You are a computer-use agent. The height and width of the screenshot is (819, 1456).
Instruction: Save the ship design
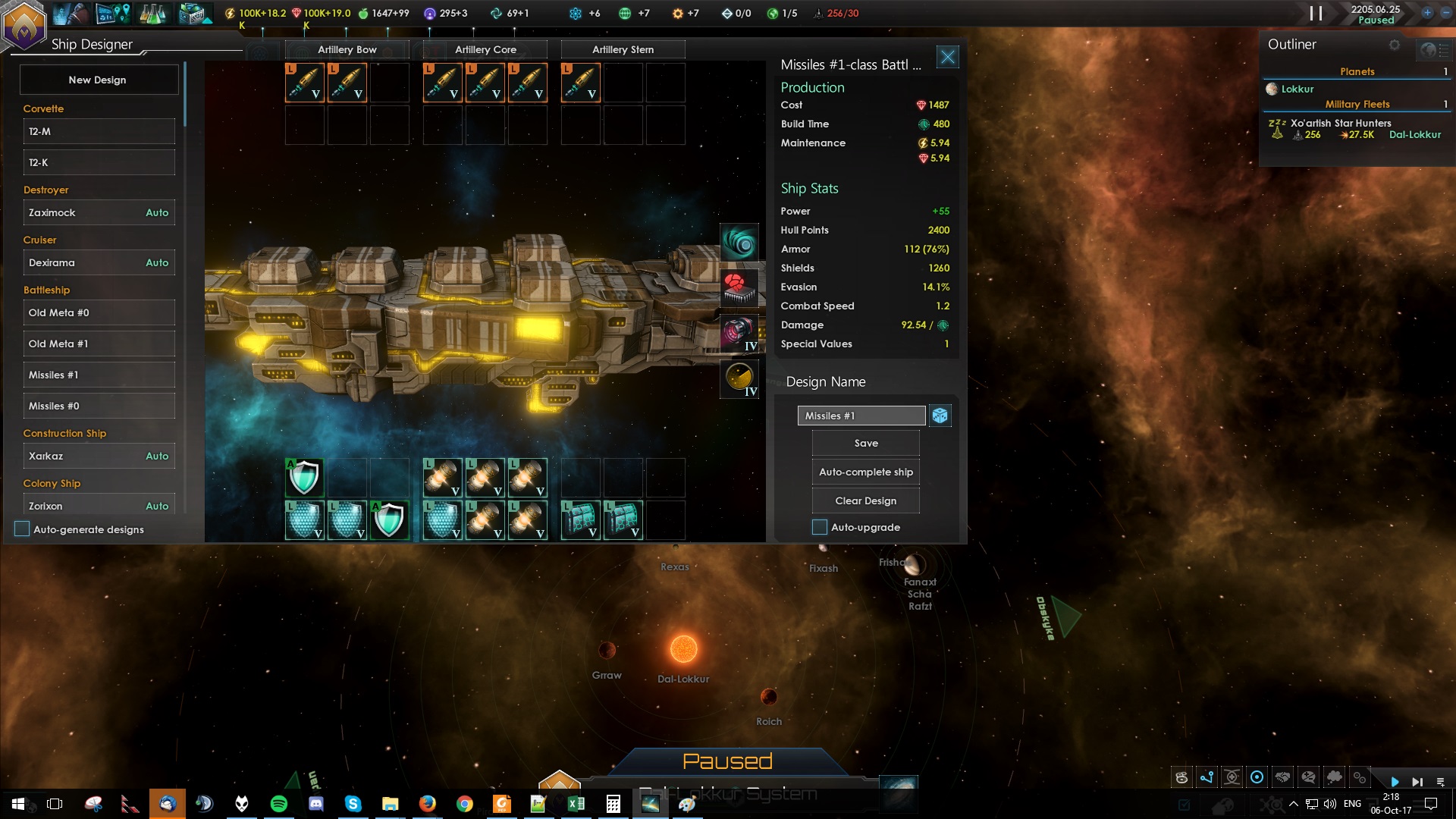coord(865,443)
